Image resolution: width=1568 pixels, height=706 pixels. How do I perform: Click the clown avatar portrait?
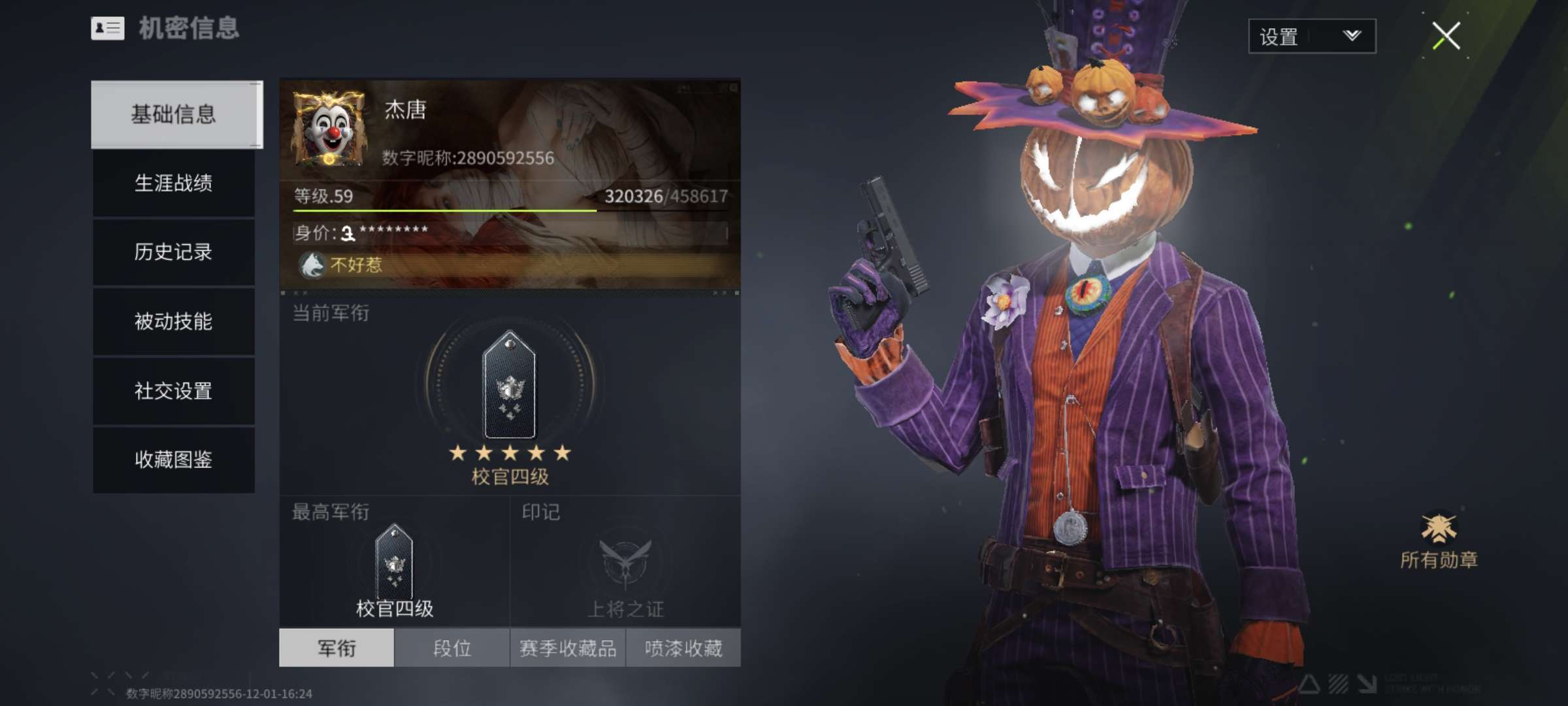pos(329,129)
